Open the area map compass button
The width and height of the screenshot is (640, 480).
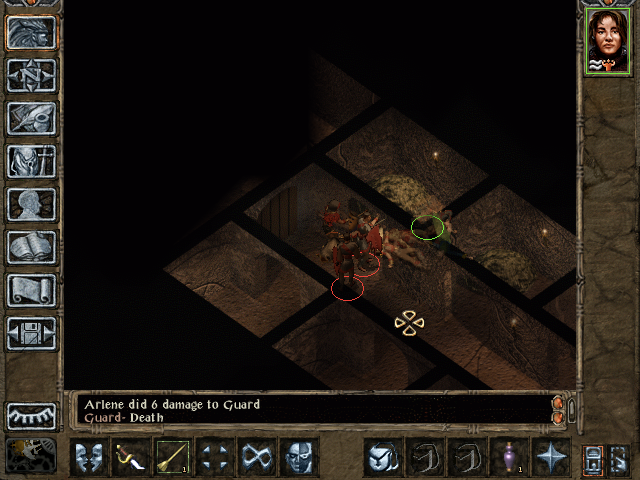(31, 75)
